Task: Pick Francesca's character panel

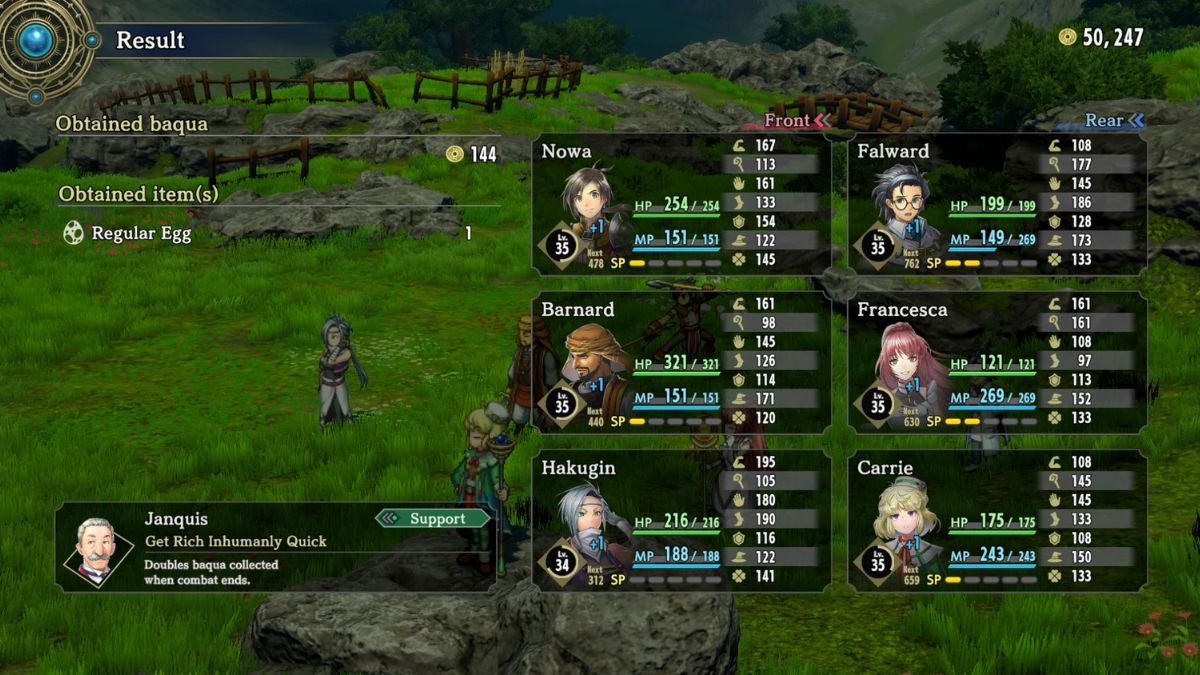Action: (x=997, y=363)
